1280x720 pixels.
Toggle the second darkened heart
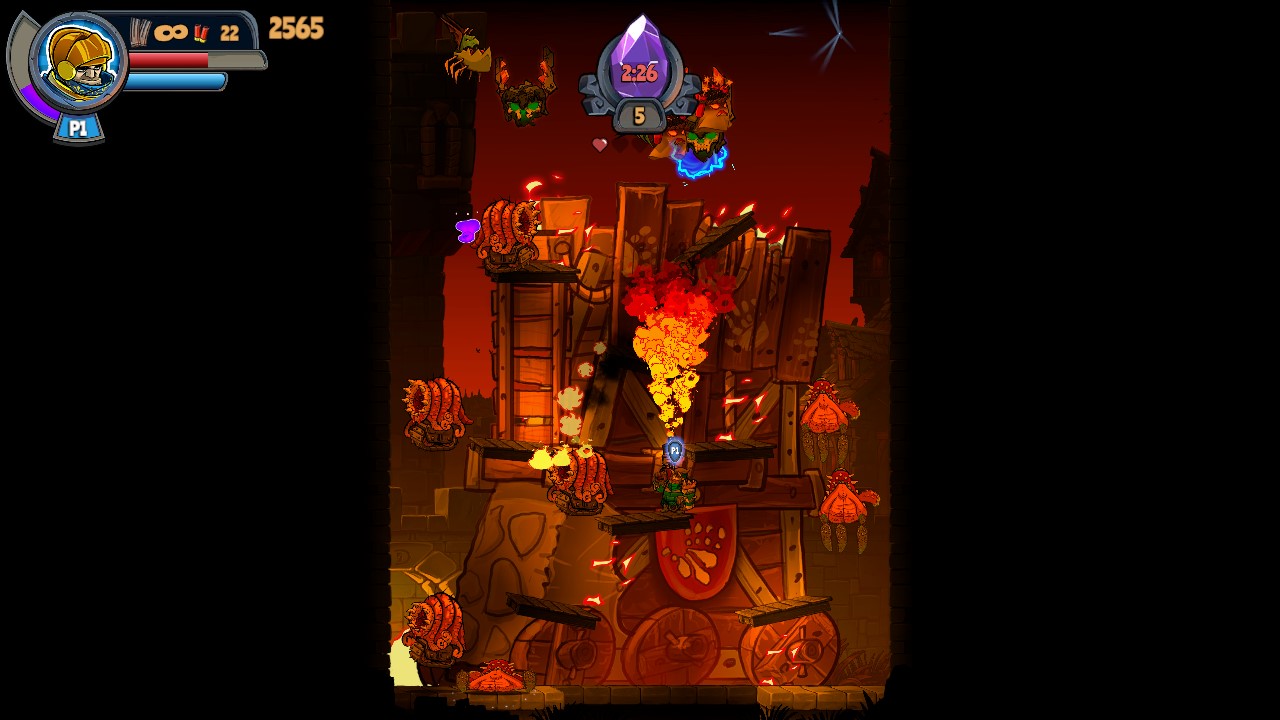coord(638,147)
